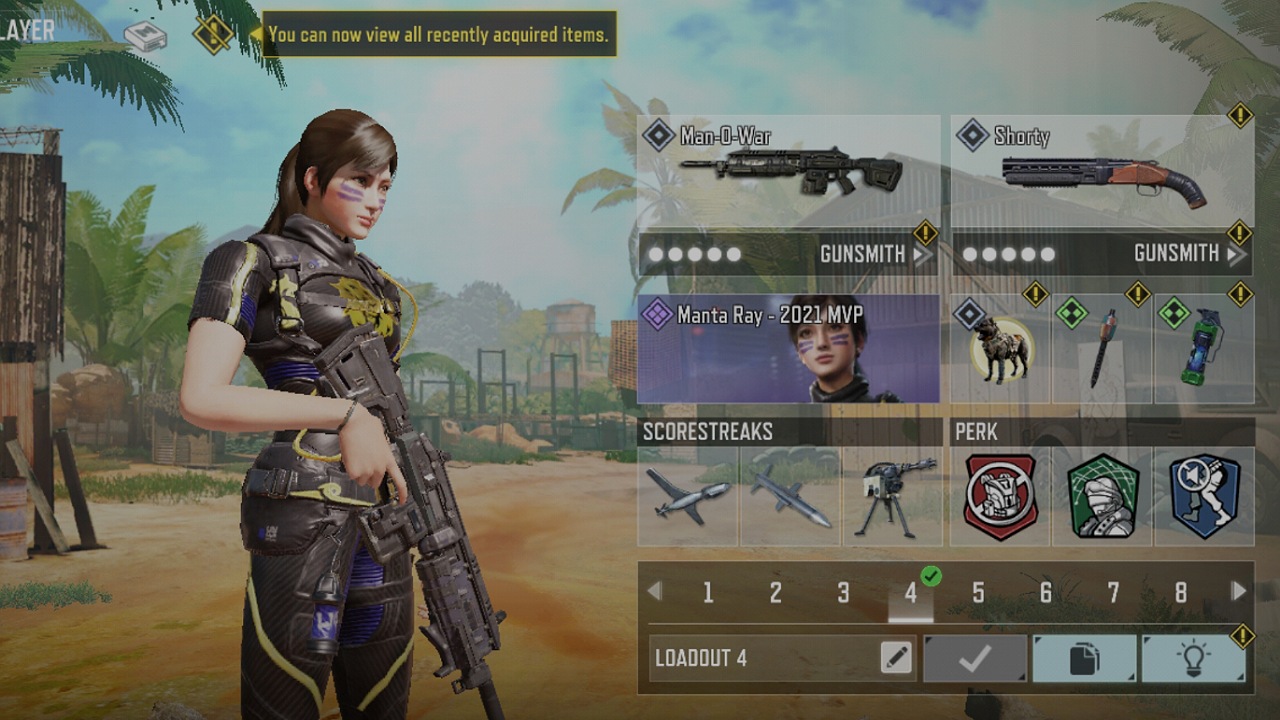
Task: Select the Shorty secondary weapon slot
Action: [x=1102, y=172]
